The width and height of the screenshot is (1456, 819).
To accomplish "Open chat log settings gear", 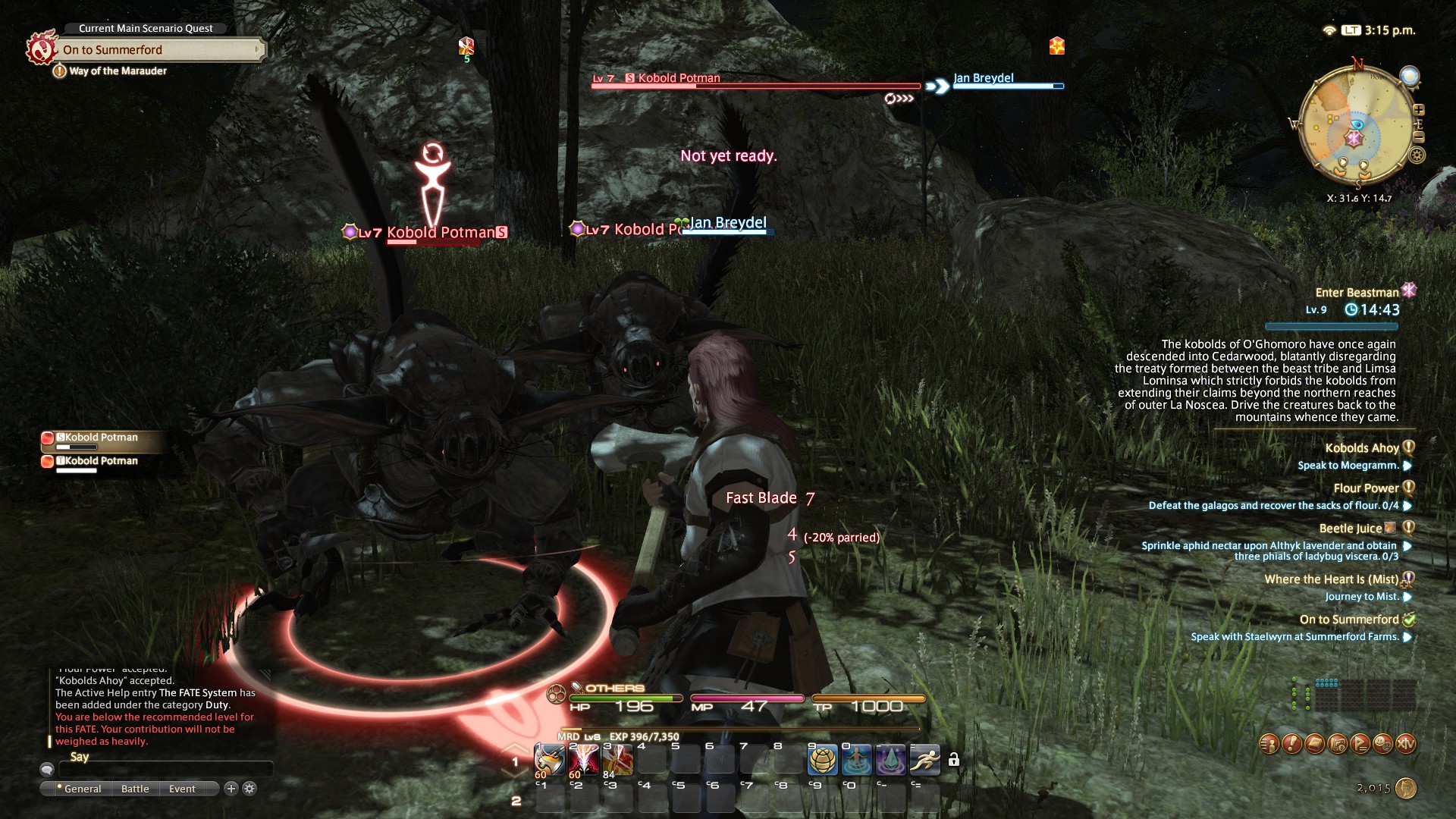I will (249, 789).
